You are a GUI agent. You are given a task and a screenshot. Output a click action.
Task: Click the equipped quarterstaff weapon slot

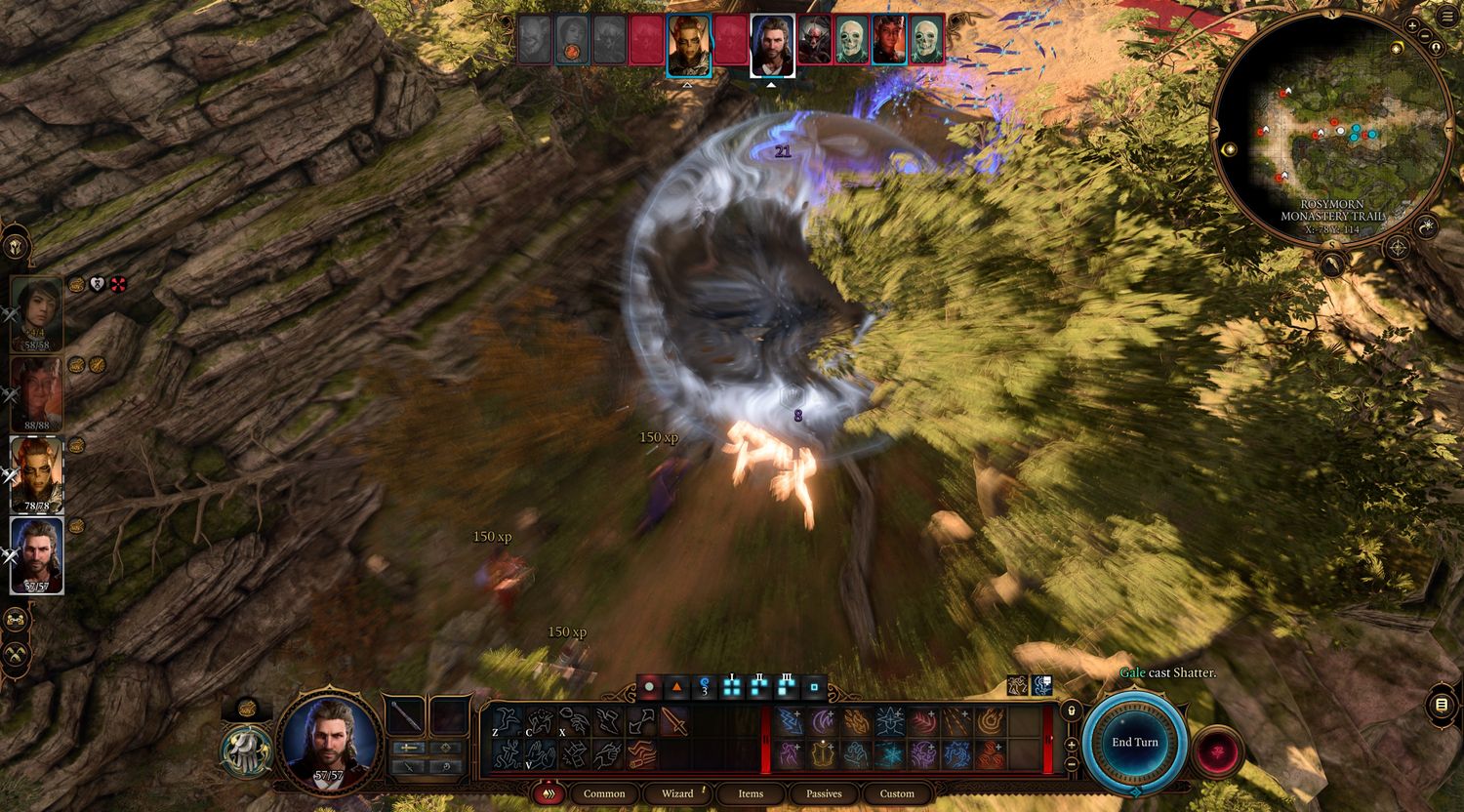tap(406, 717)
